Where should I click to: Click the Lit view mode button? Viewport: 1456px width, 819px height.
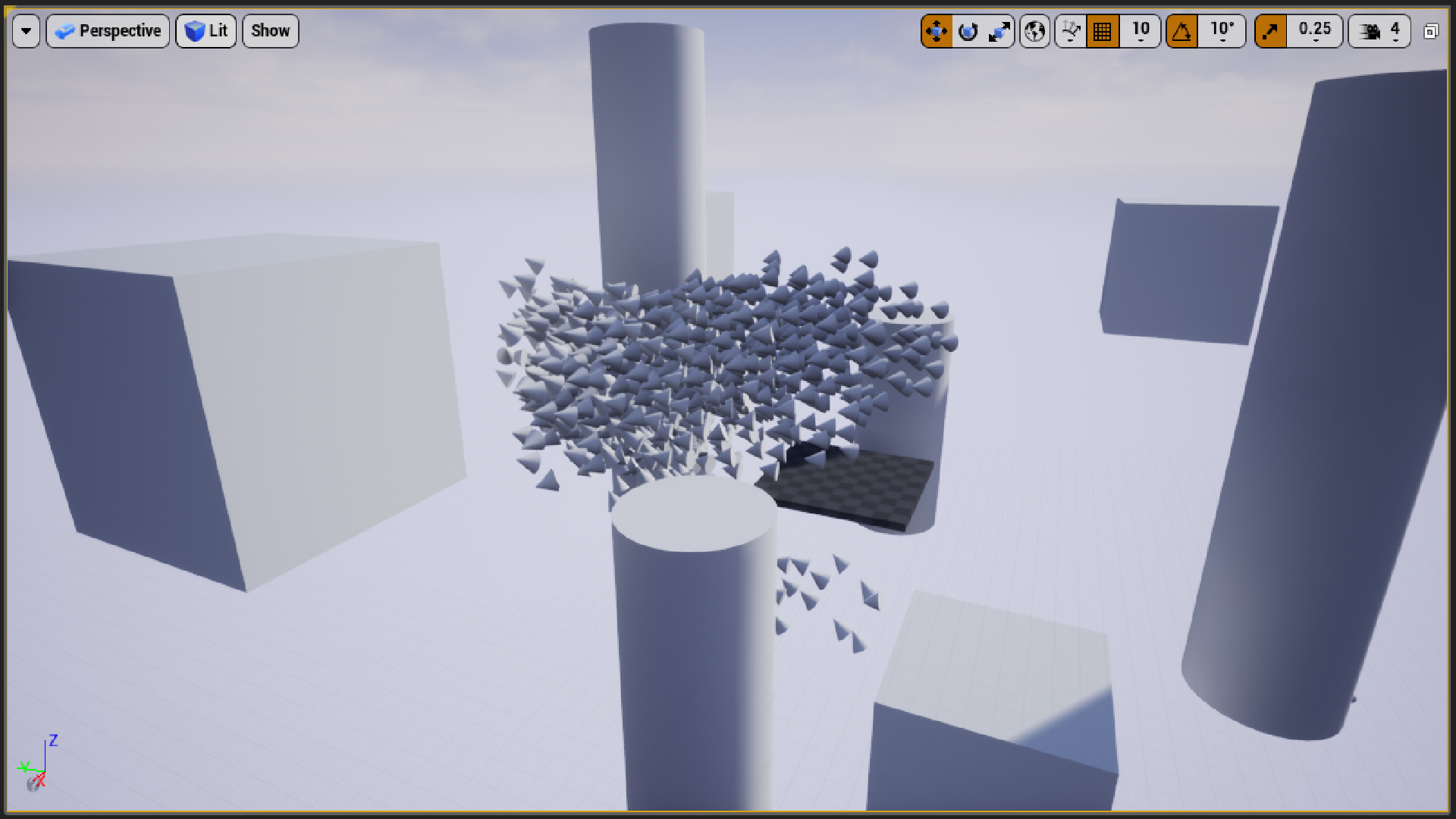point(206,31)
